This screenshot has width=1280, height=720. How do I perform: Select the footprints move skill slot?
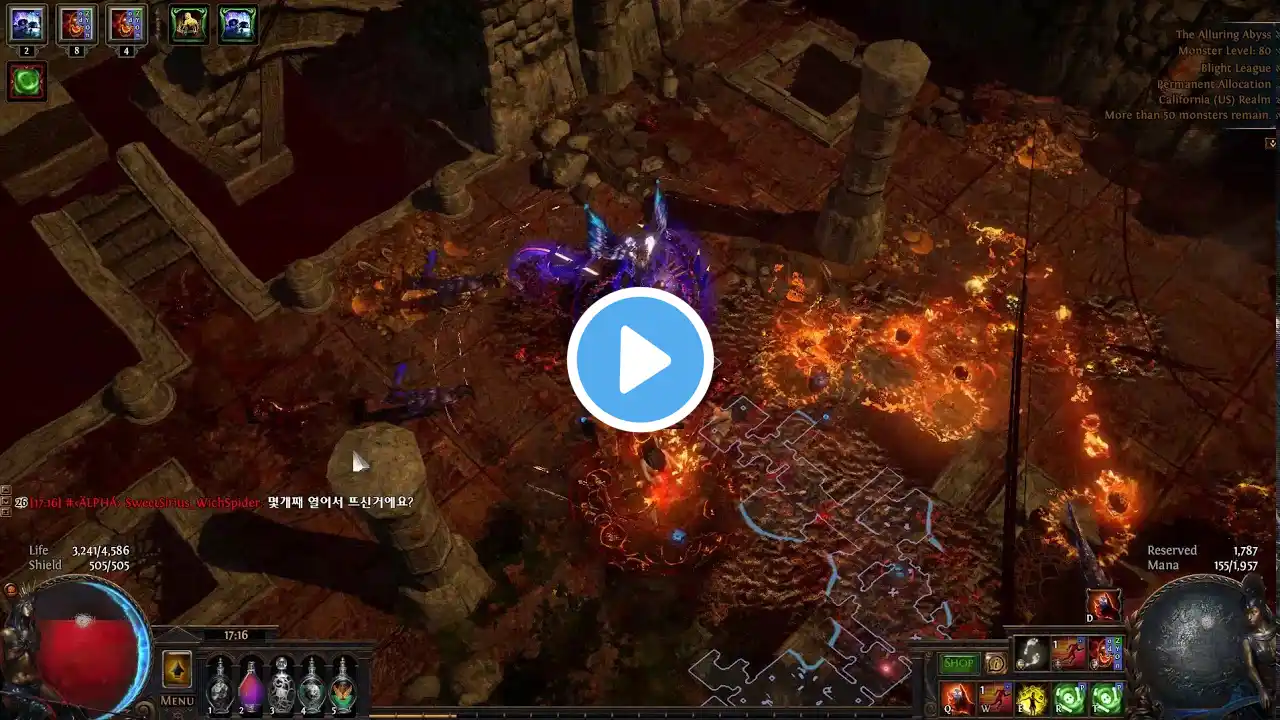[1031, 653]
